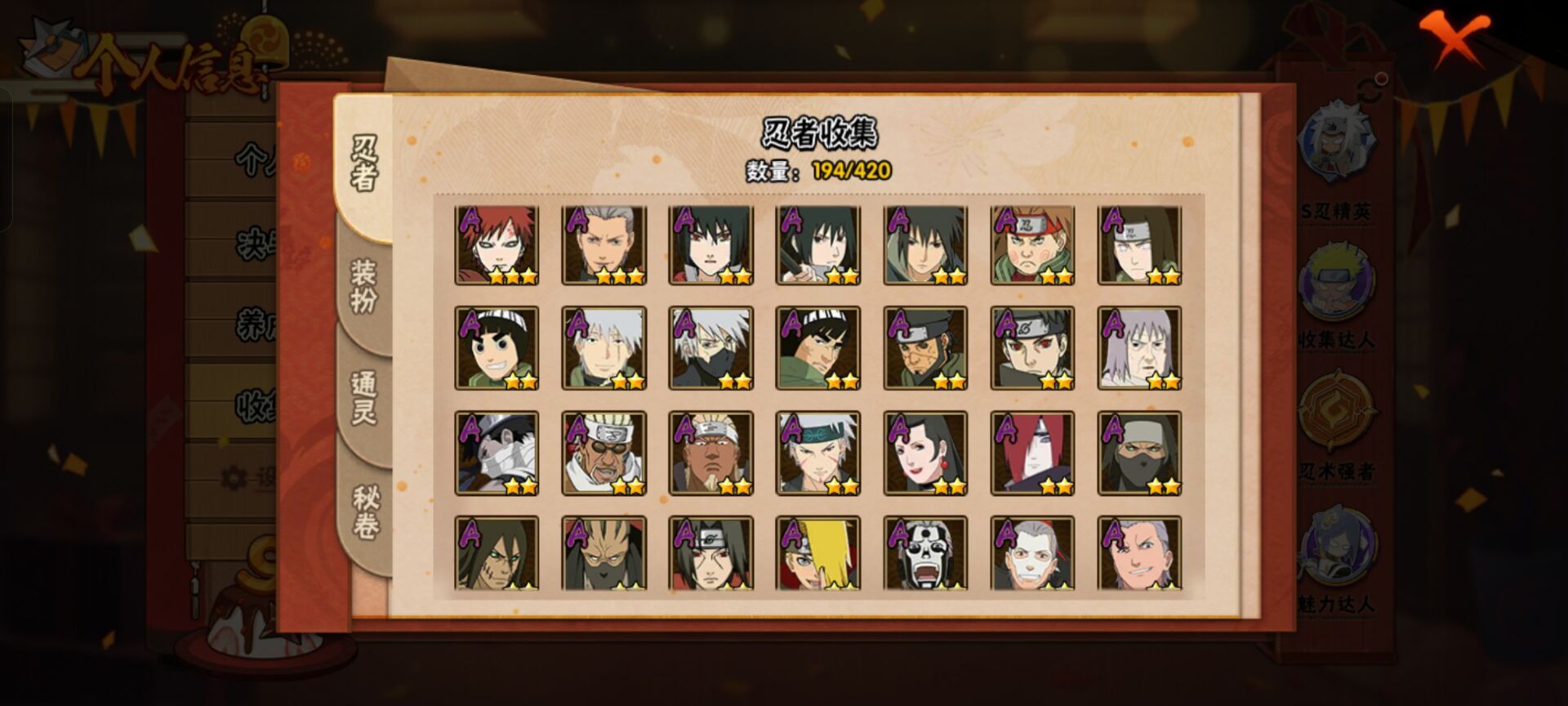Choose the blonde Deidara ninja portrait

(817, 553)
